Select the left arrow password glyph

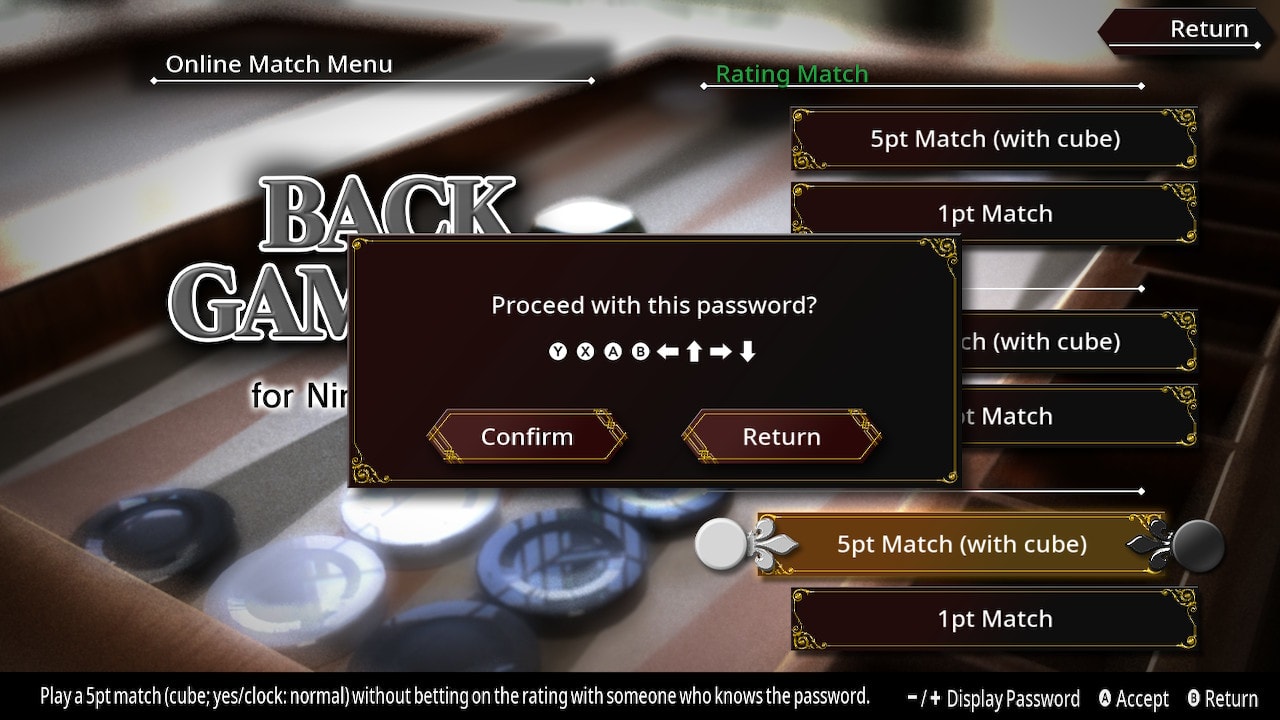tap(668, 351)
